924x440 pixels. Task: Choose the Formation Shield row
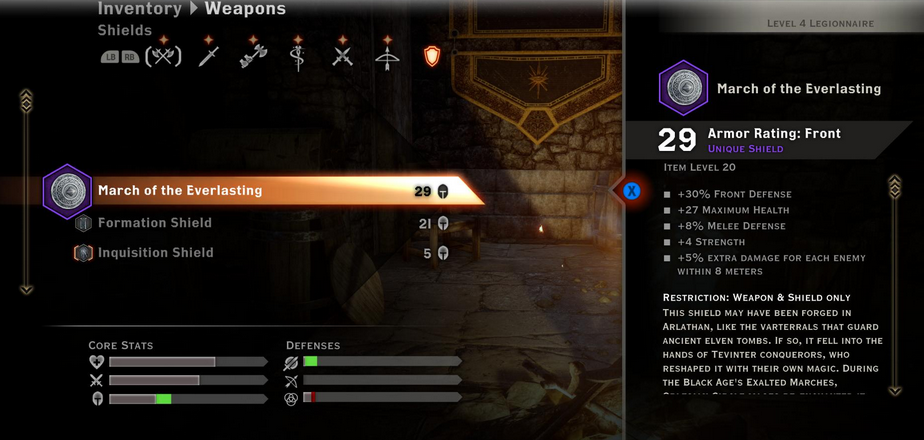tap(154, 223)
